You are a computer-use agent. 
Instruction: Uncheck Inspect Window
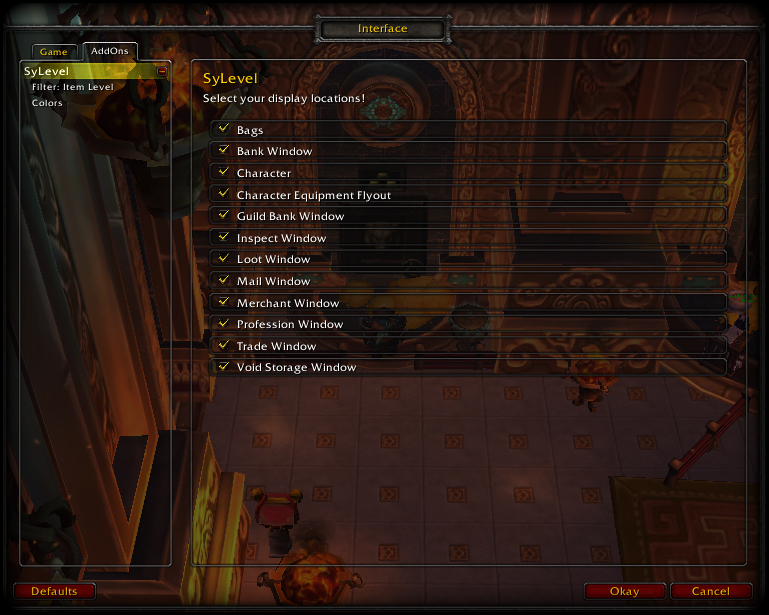223,238
